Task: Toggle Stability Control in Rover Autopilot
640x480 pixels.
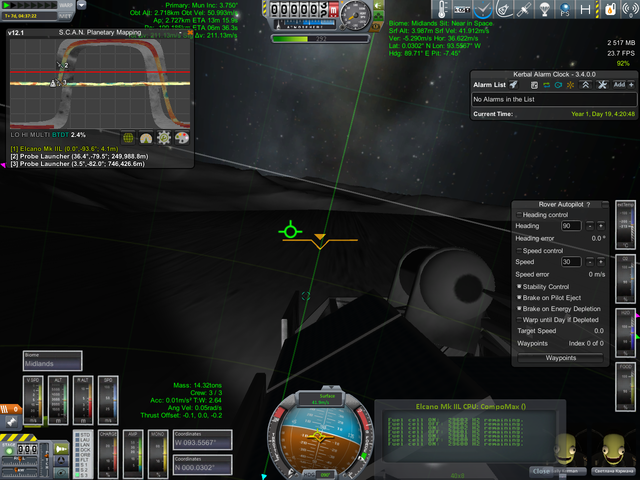Action: pyautogui.click(x=518, y=286)
